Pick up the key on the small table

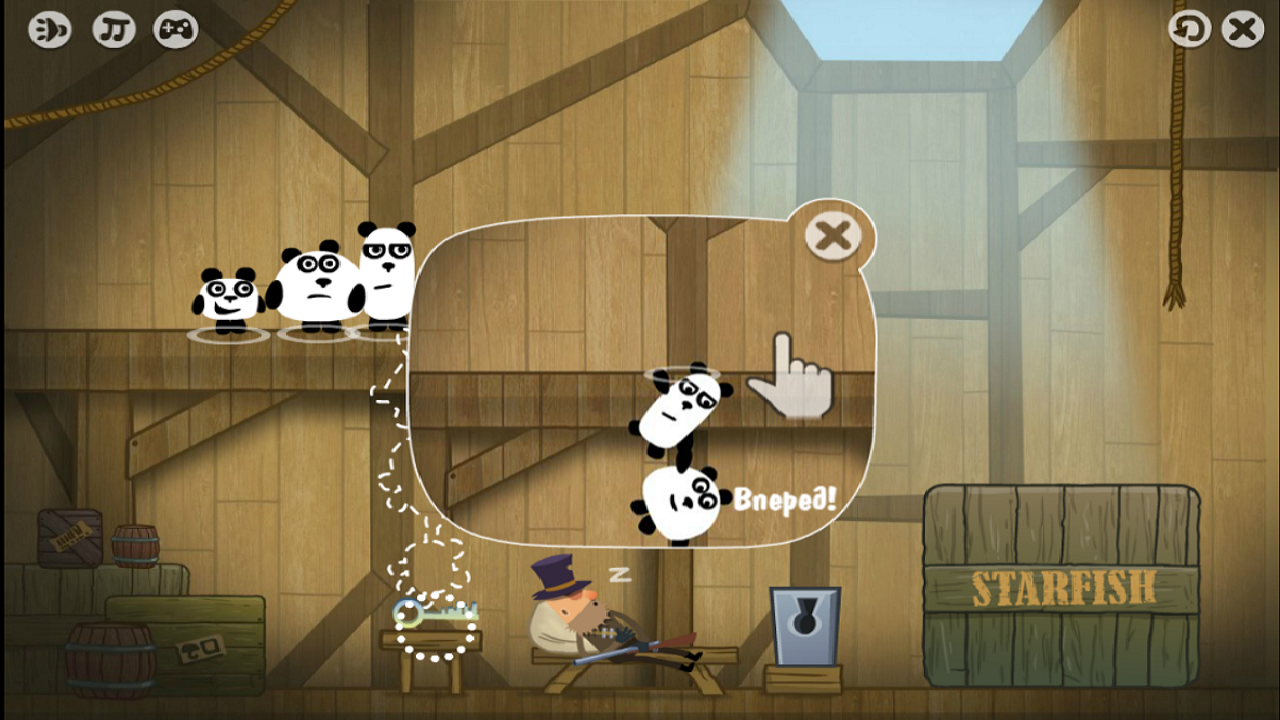(435, 613)
